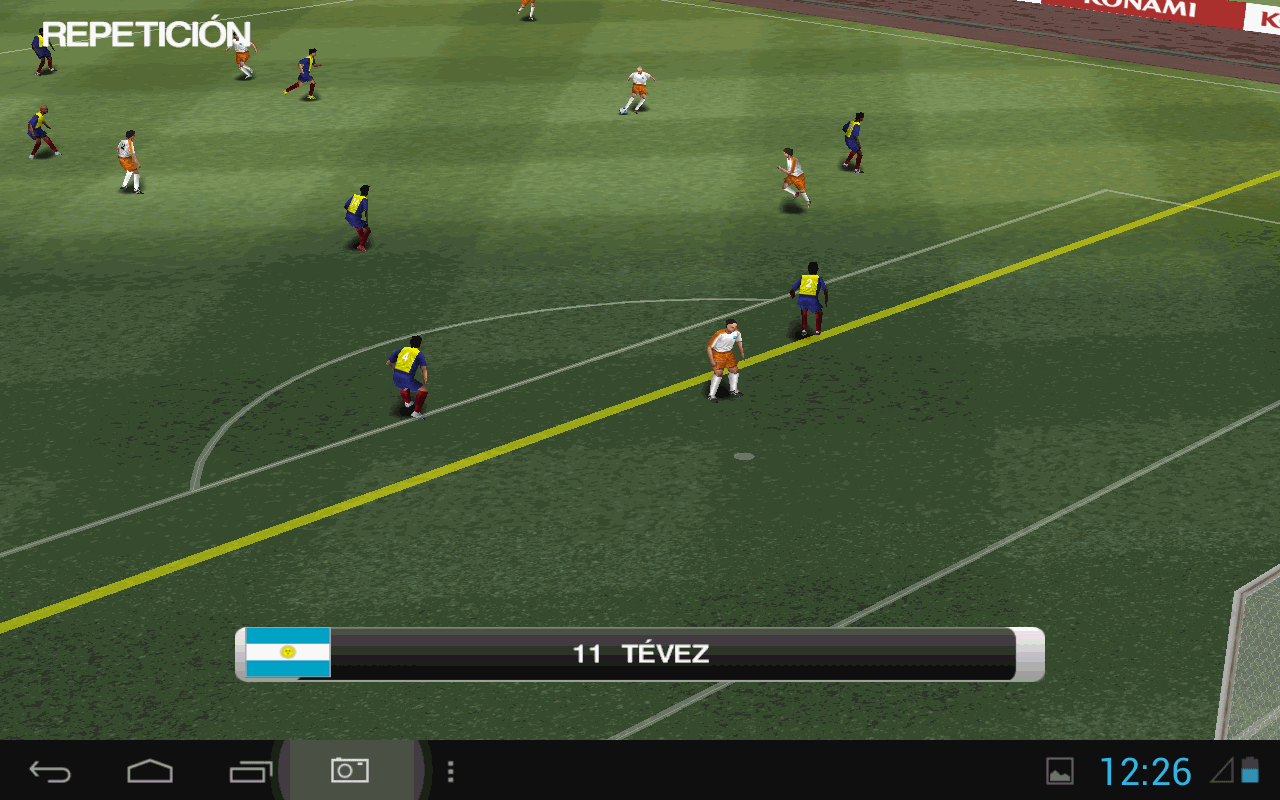Screen dimensions: 1280x800
Task: Capture the screen with the camera button
Action: (350, 770)
